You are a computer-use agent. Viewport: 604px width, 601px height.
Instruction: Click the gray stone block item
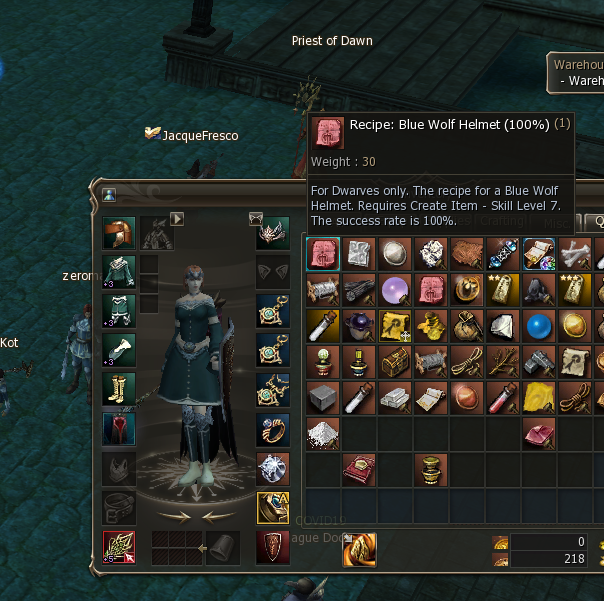point(323,398)
